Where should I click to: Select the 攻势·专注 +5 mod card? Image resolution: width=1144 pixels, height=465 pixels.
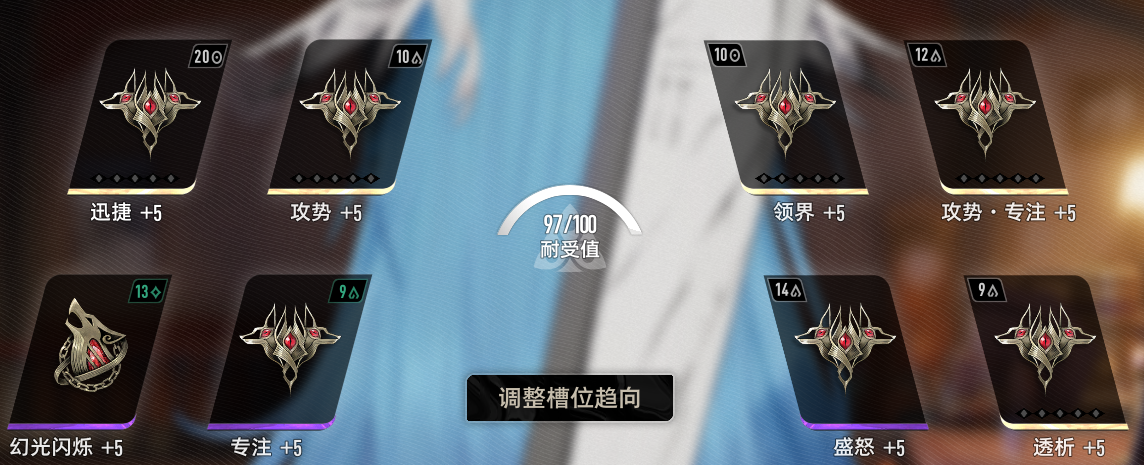coord(985,115)
